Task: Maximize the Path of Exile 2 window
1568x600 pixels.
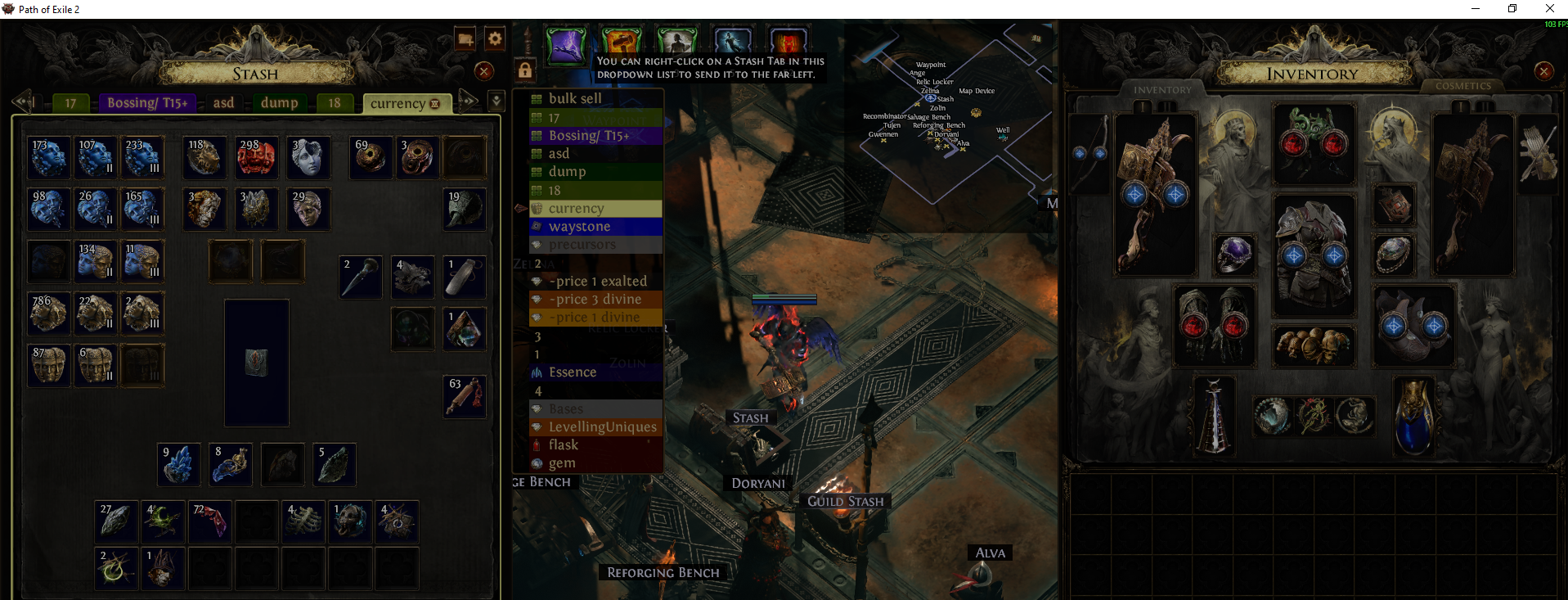Action: (x=1512, y=9)
